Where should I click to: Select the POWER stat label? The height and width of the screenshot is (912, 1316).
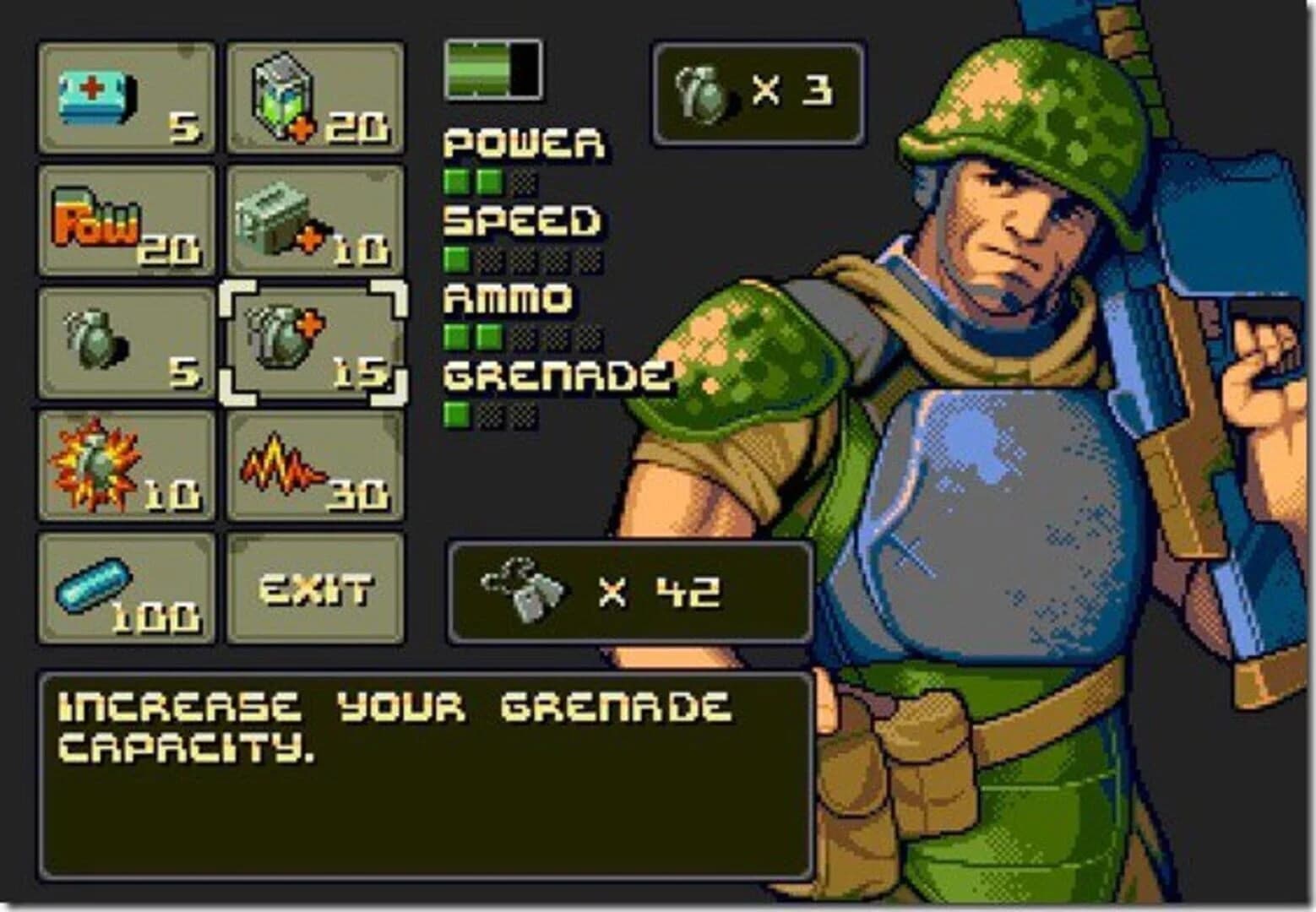(522, 145)
